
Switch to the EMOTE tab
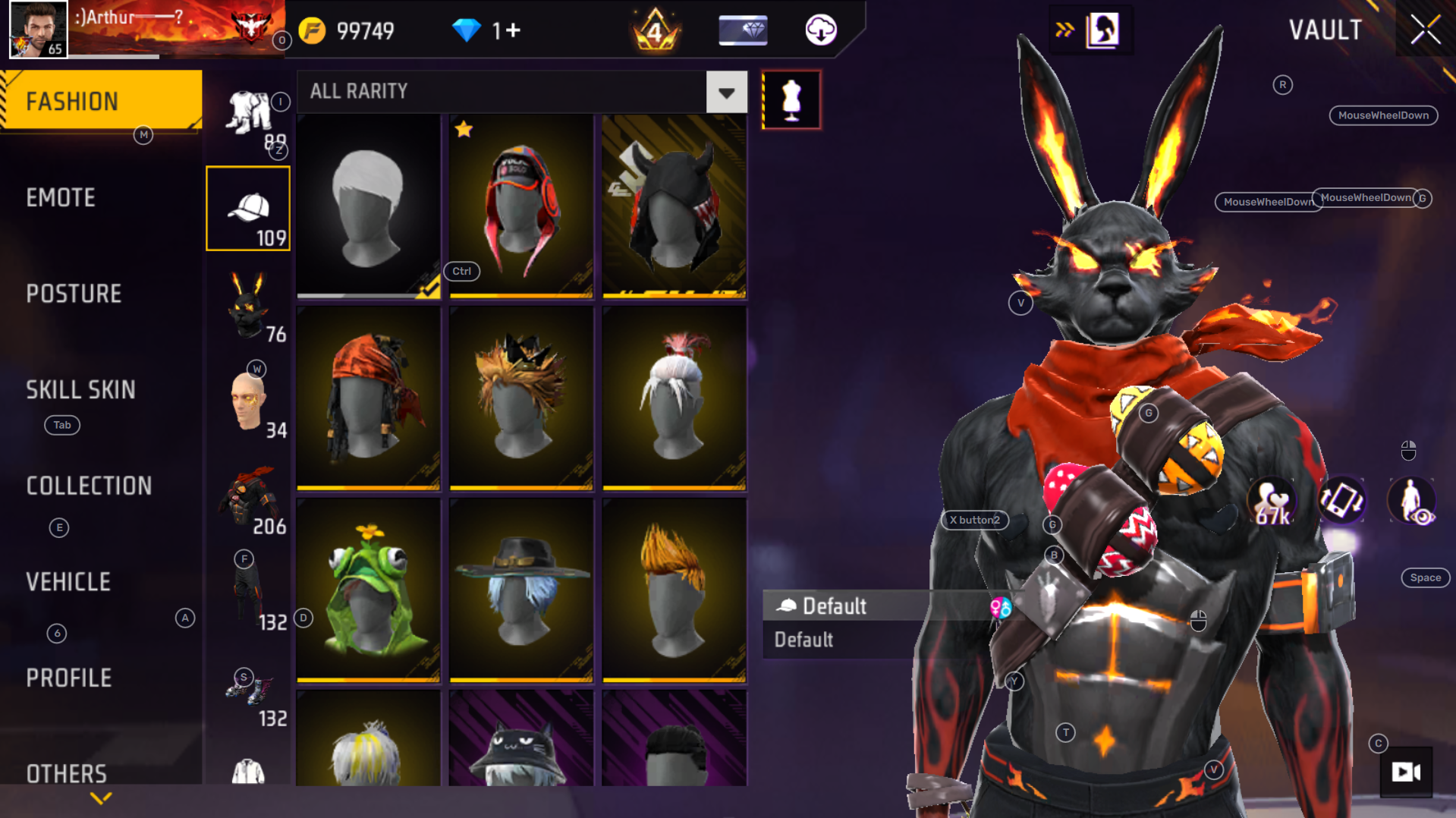[61, 198]
